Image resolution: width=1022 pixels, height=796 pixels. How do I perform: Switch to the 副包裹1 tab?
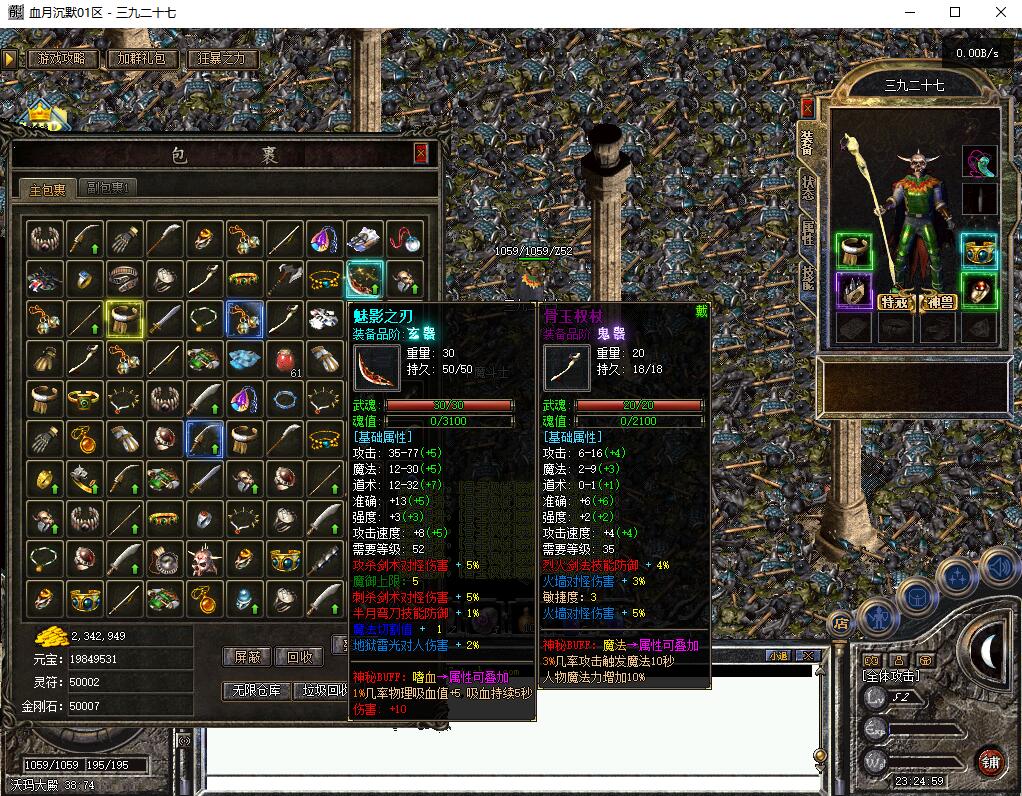(110, 187)
